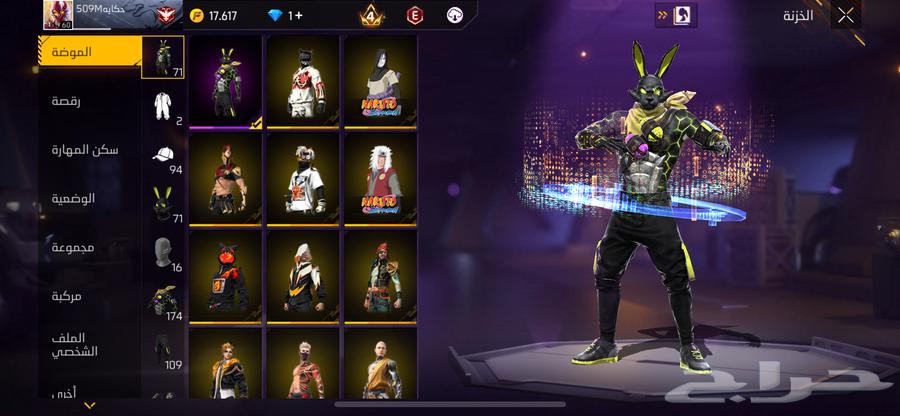This screenshot has height=416, width=900.
Task: Choose the Naruto outfit with long black hair
Action: 380,82
